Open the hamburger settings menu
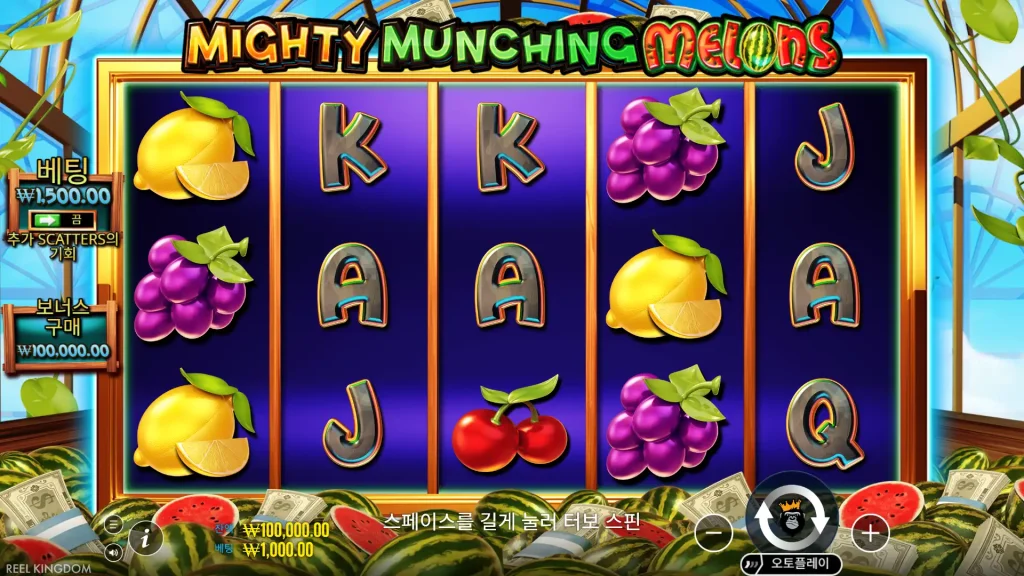This screenshot has height=576, width=1024. 113,523
